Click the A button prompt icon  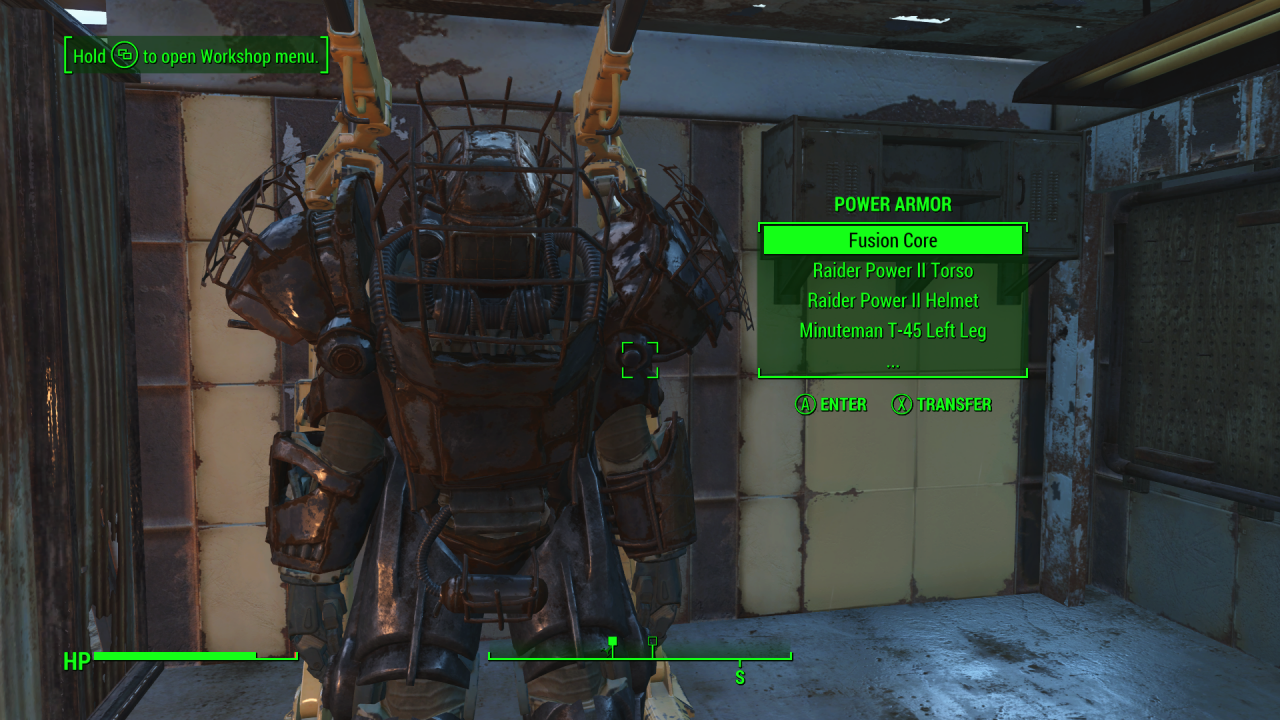click(804, 405)
